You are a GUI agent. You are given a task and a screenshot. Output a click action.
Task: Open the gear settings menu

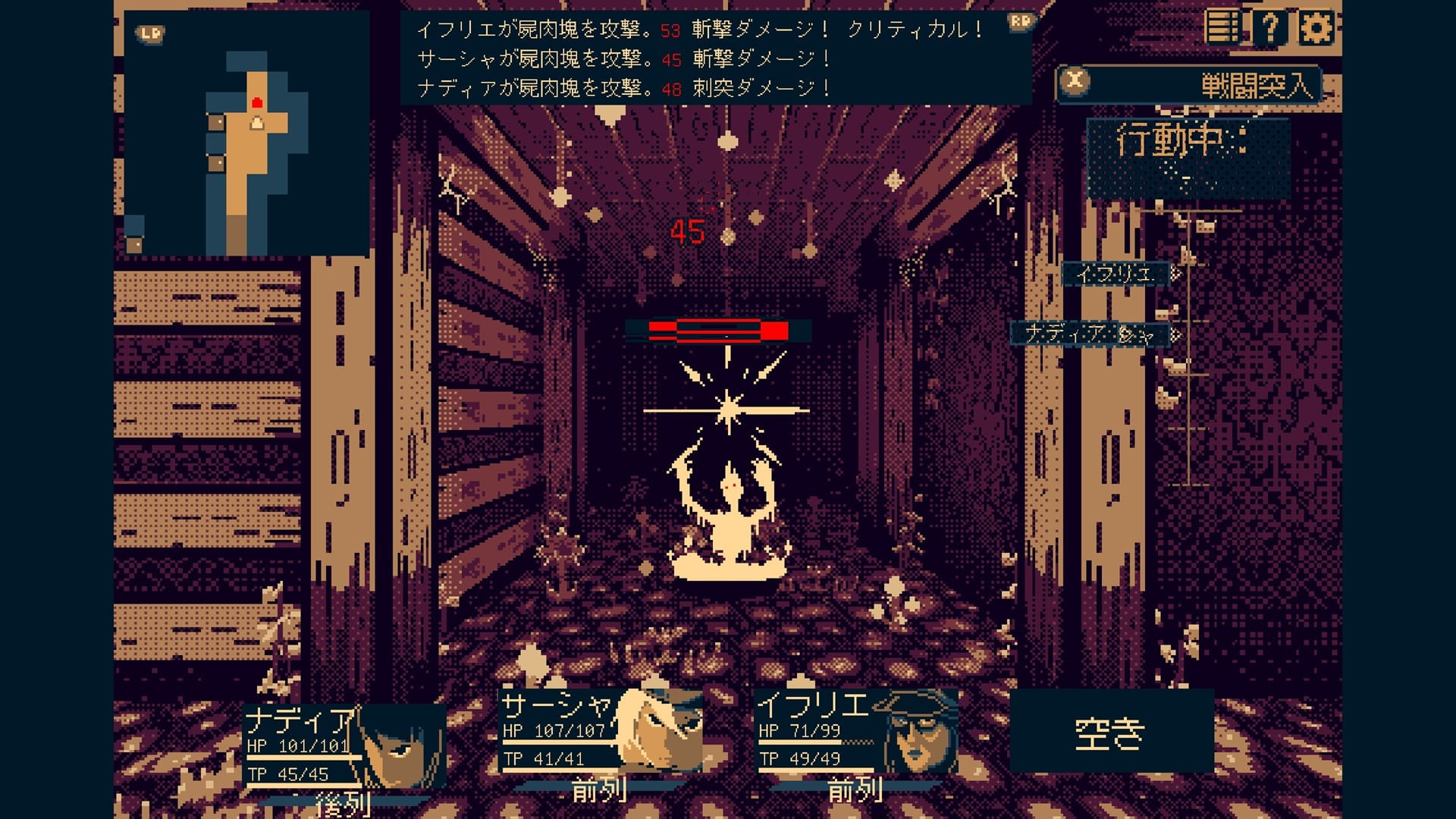[x=1316, y=28]
